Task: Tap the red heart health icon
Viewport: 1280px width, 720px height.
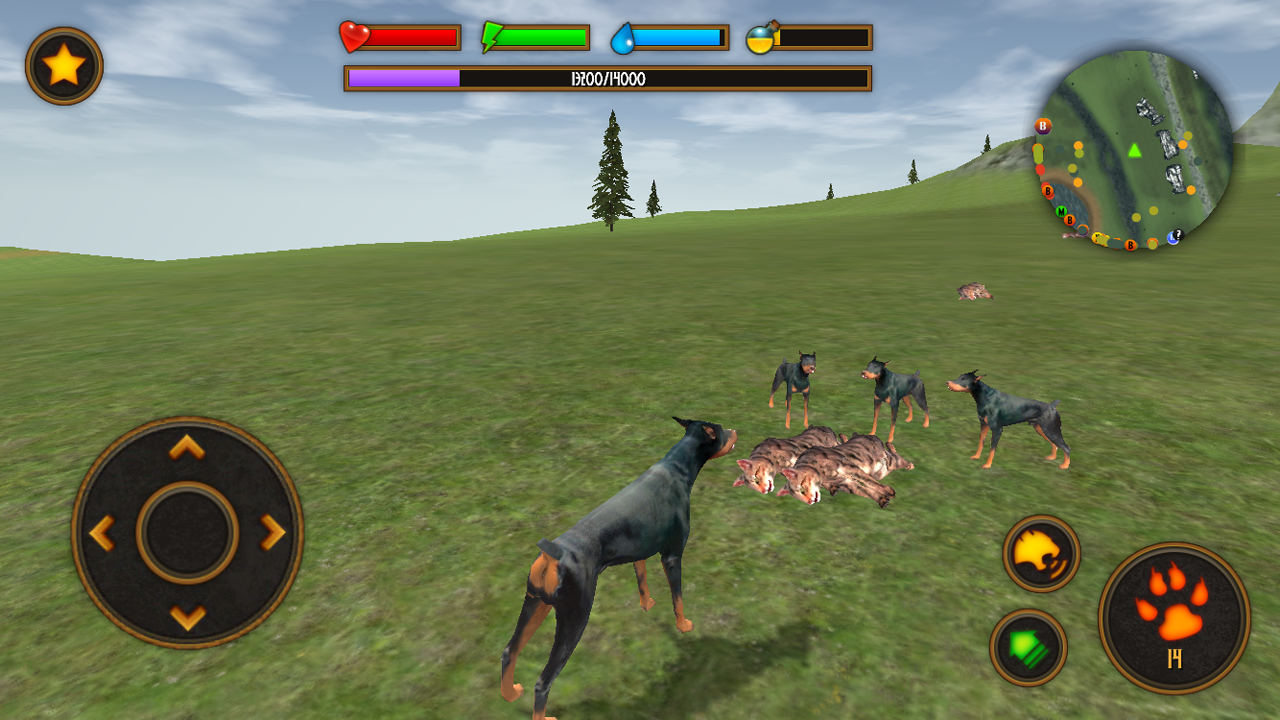Action: [x=352, y=36]
